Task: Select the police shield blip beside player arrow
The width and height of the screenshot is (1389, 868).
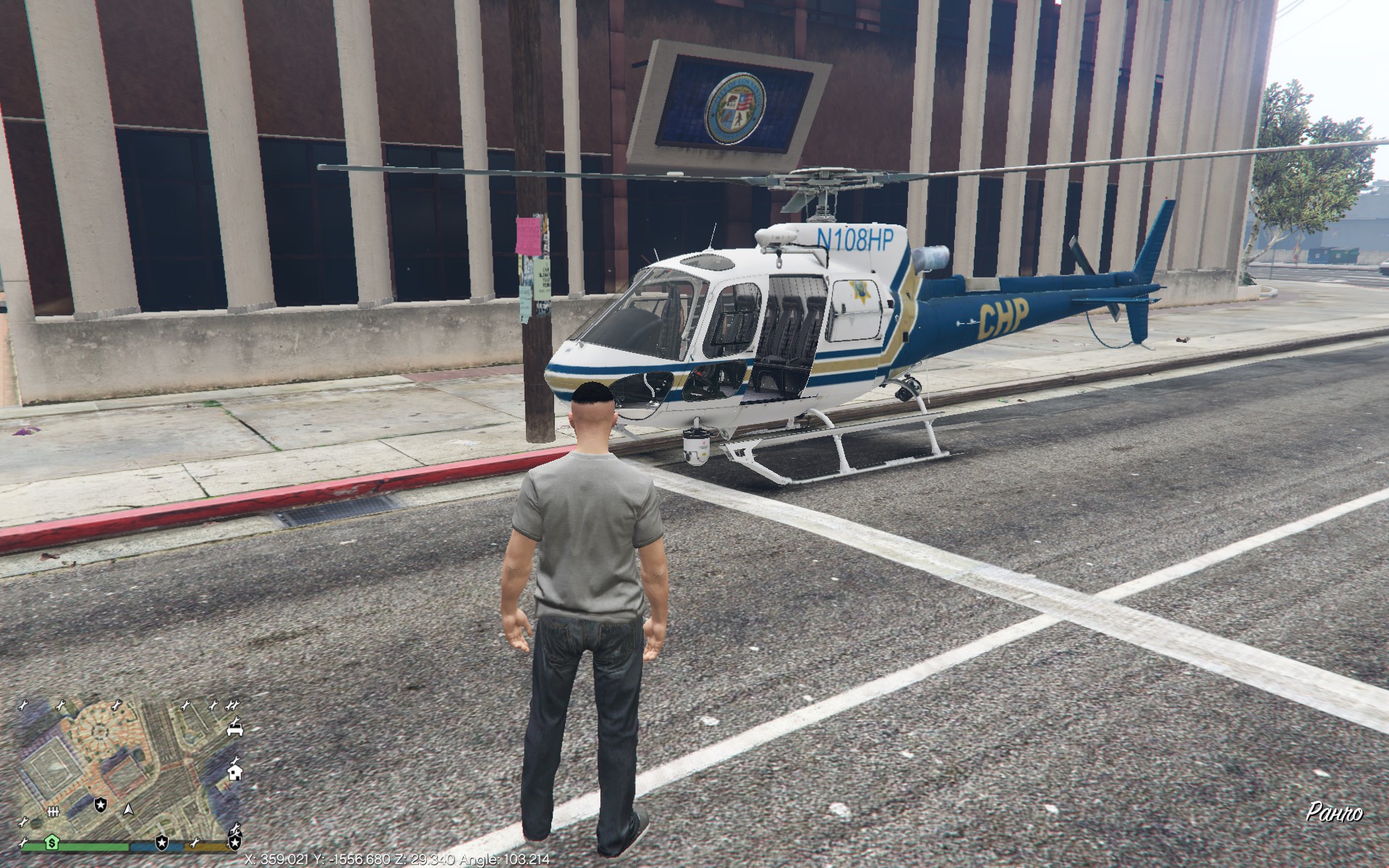Action: [101, 804]
